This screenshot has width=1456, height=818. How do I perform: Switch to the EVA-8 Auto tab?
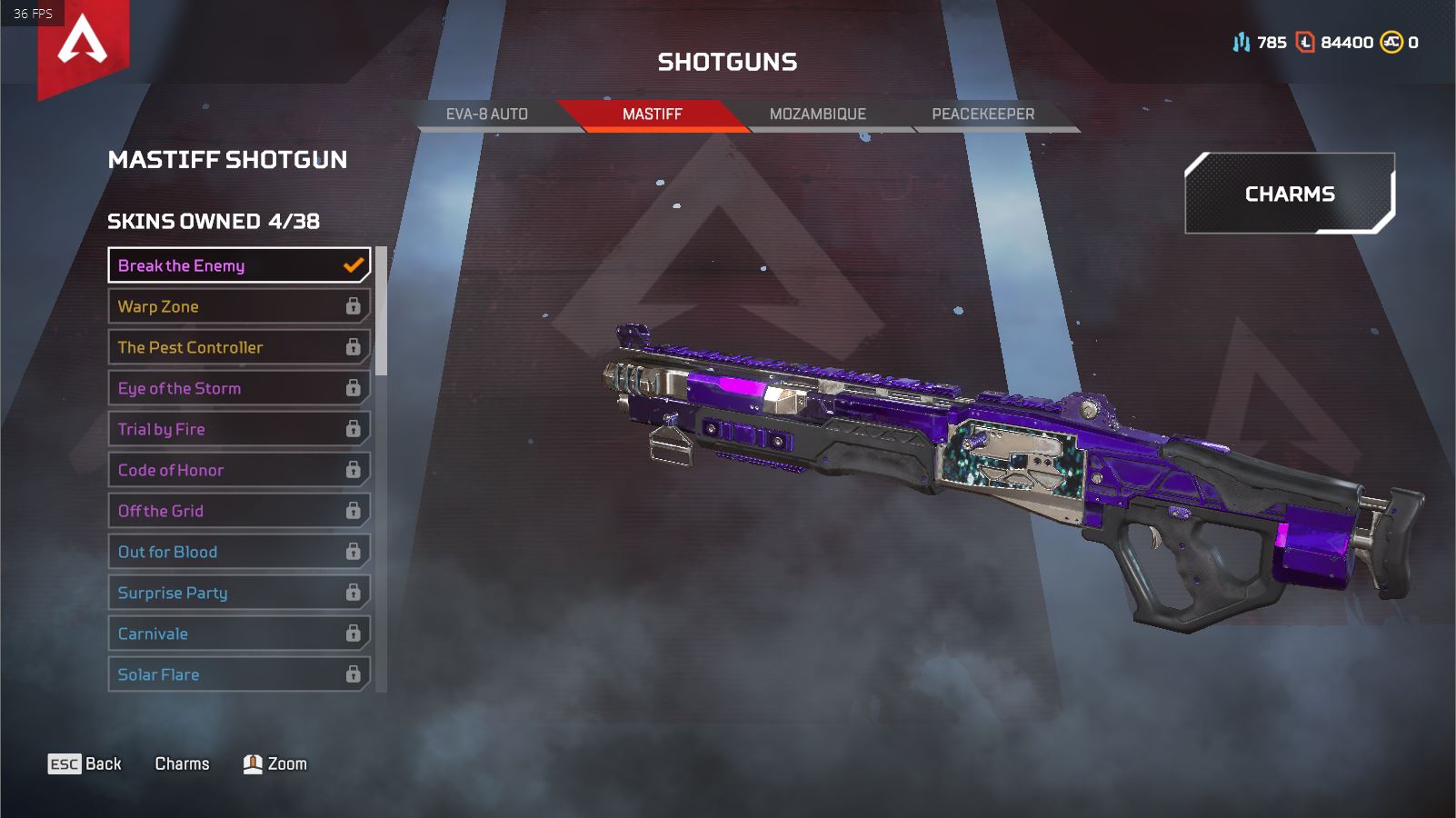pyautogui.click(x=486, y=115)
